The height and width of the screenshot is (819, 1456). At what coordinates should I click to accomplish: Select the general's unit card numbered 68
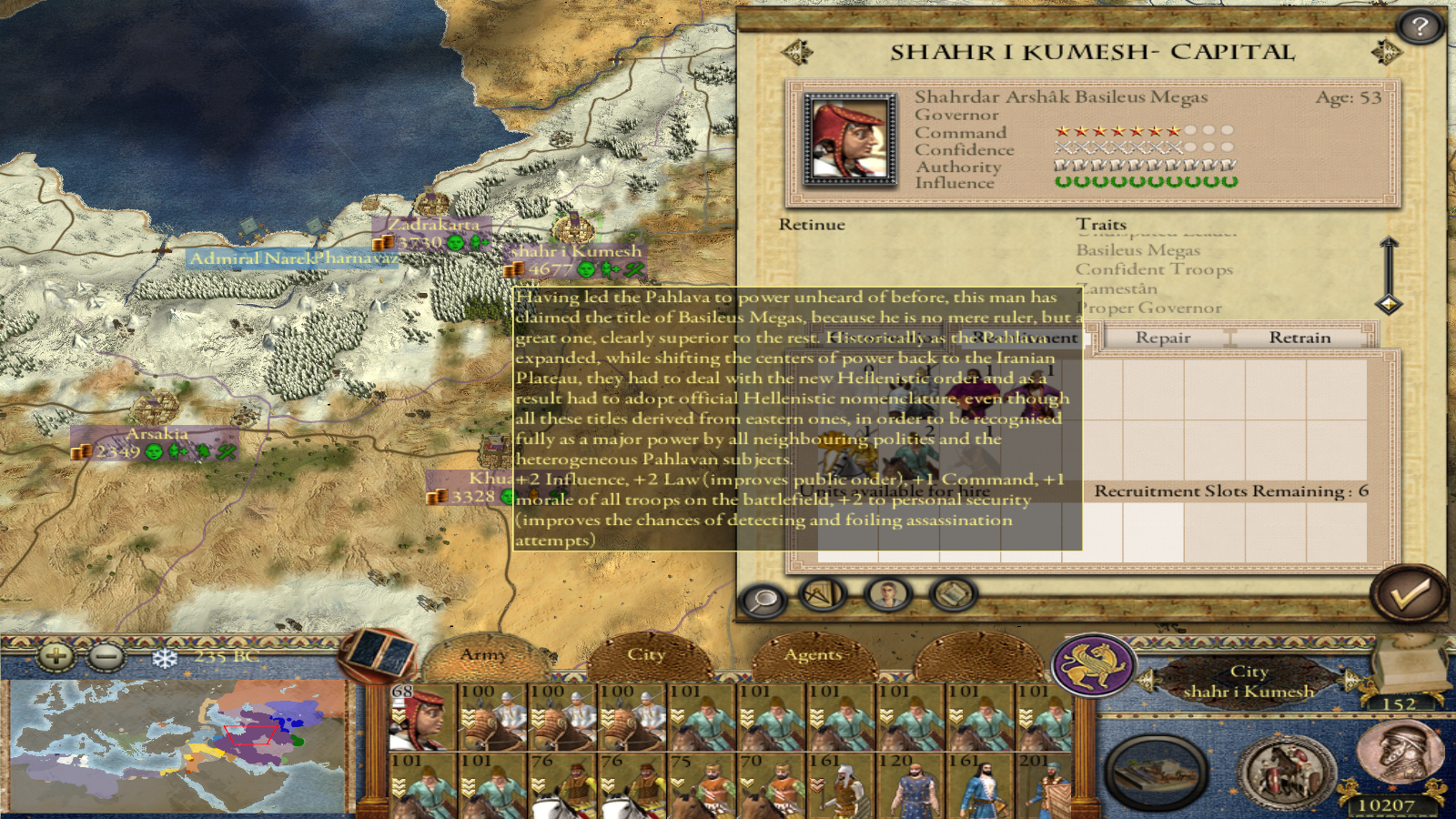(x=422, y=717)
